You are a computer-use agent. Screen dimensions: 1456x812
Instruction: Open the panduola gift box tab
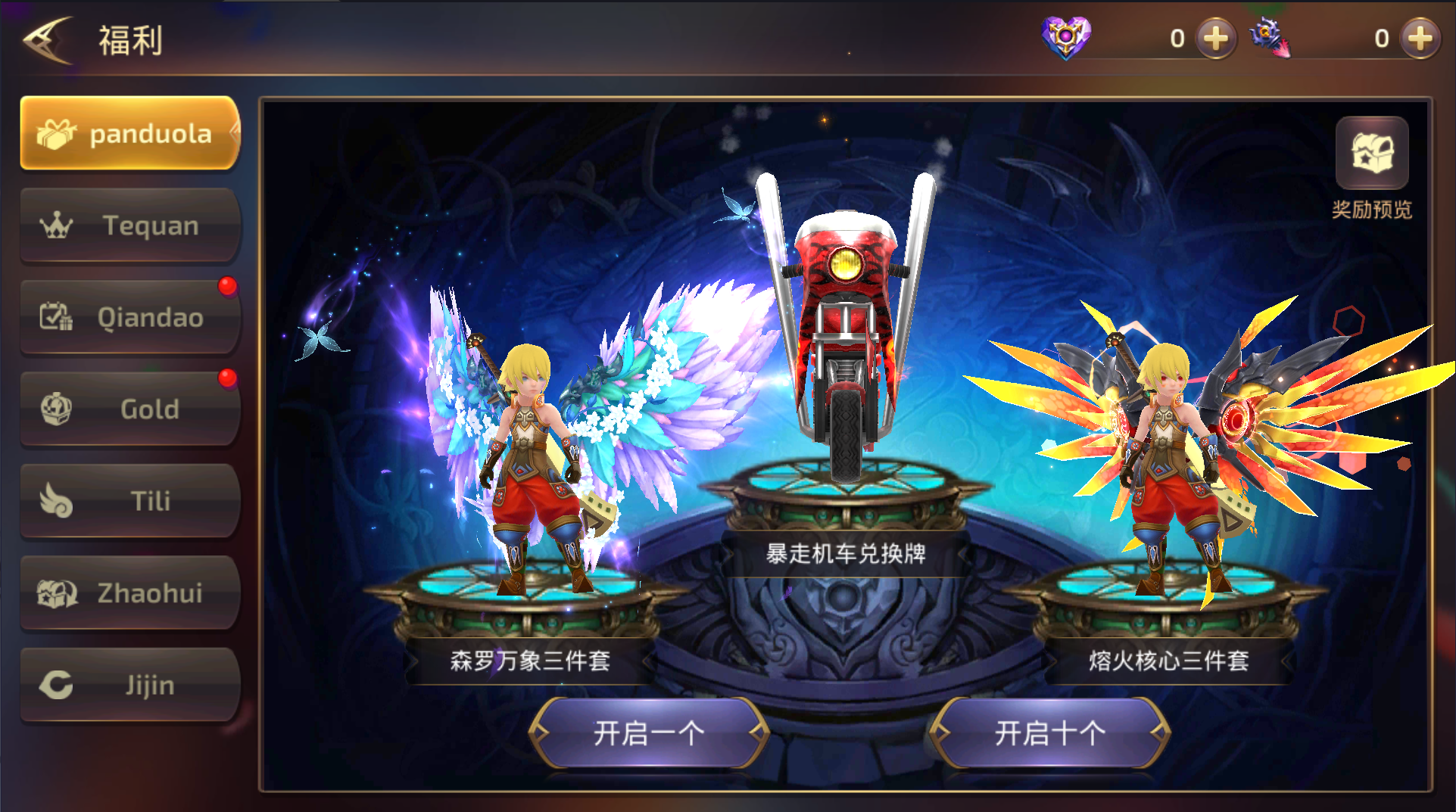(129, 134)
